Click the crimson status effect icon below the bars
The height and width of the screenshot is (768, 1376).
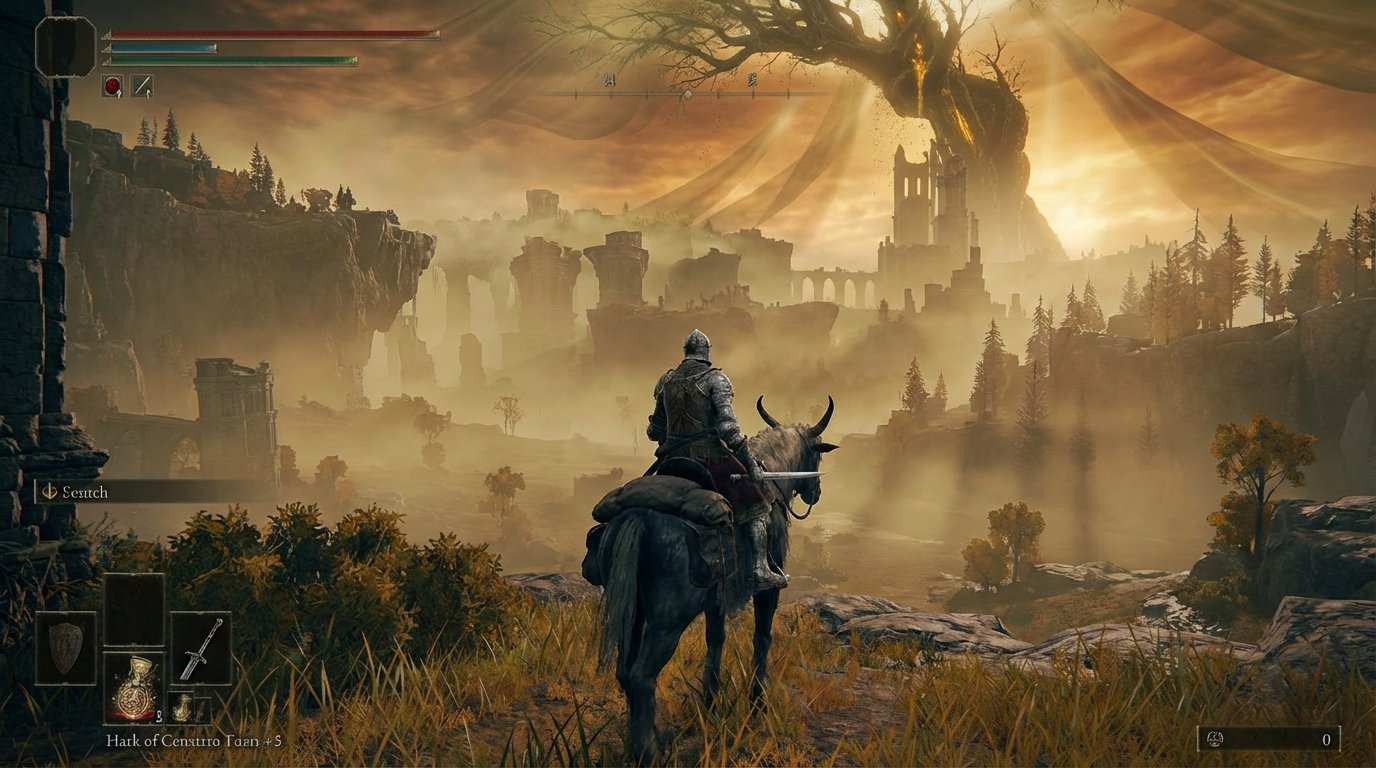click(x=113, y=83)
